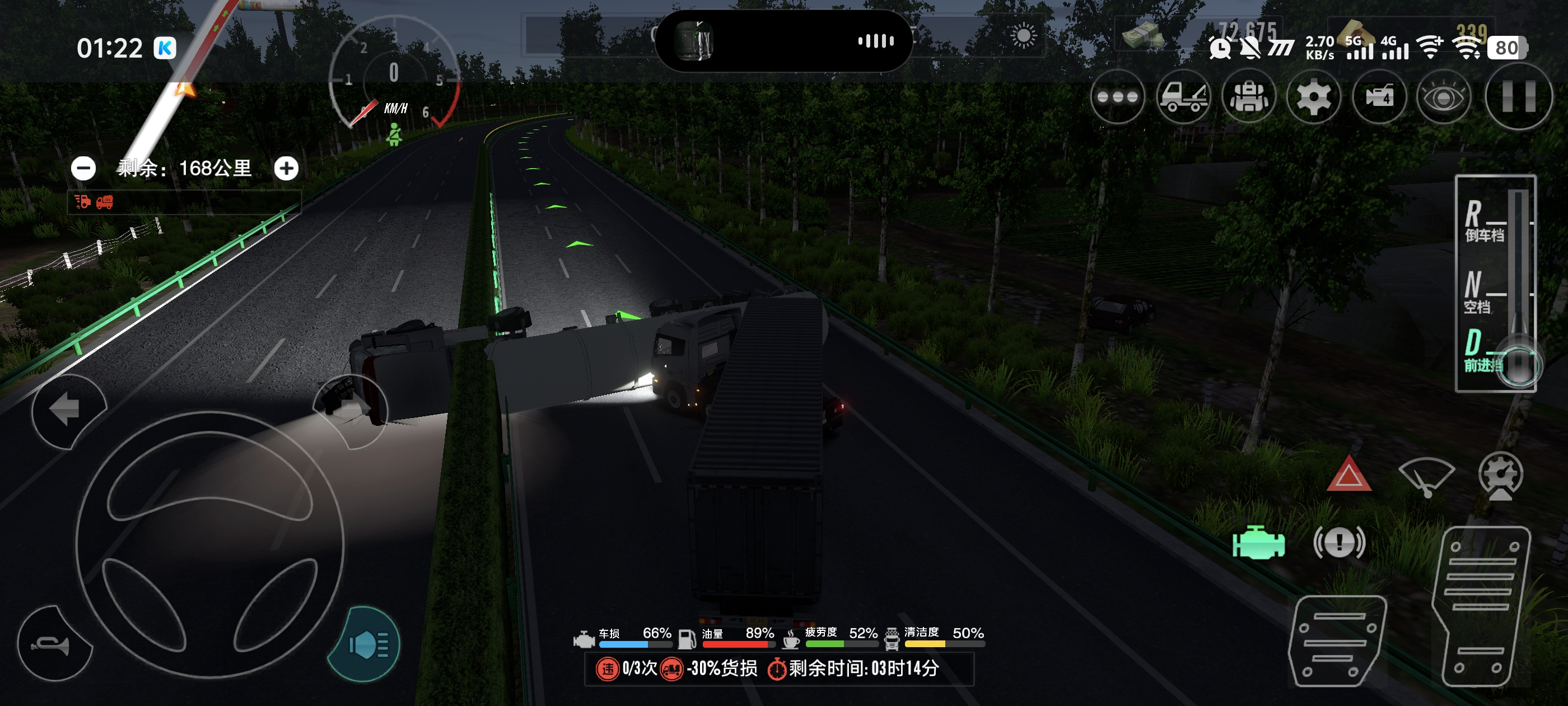Viewport: 1568px width, 706px height.
Task: Toggle the headlights button
Action: [x=365, y=644]
